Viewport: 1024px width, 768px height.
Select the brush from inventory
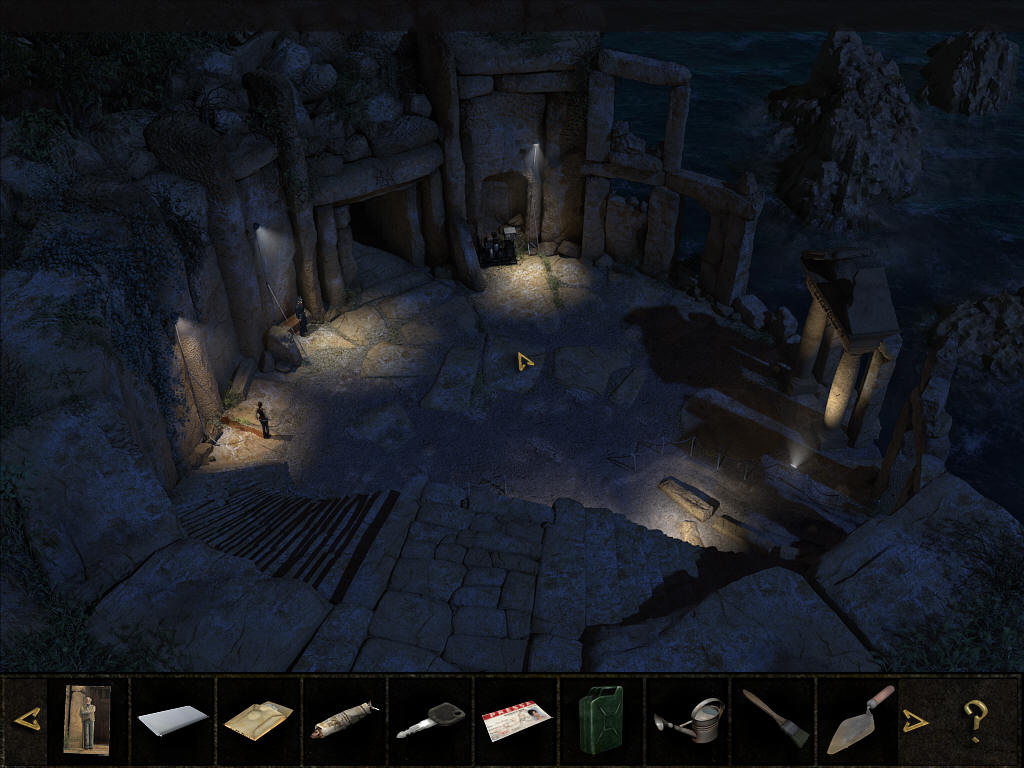tap(775, 719)
